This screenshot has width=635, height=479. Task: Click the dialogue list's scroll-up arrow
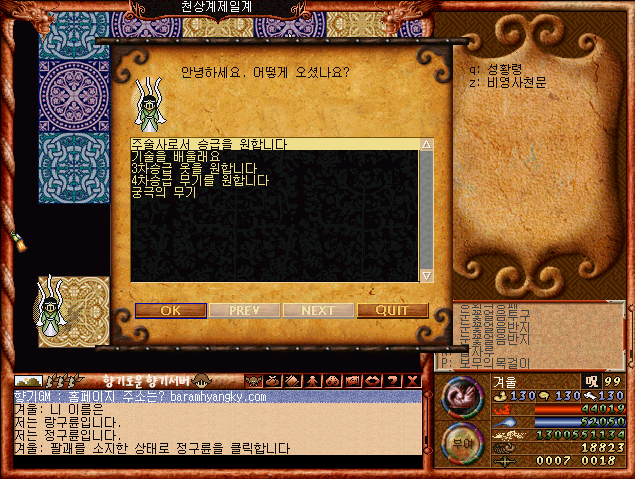pos(426,145)
